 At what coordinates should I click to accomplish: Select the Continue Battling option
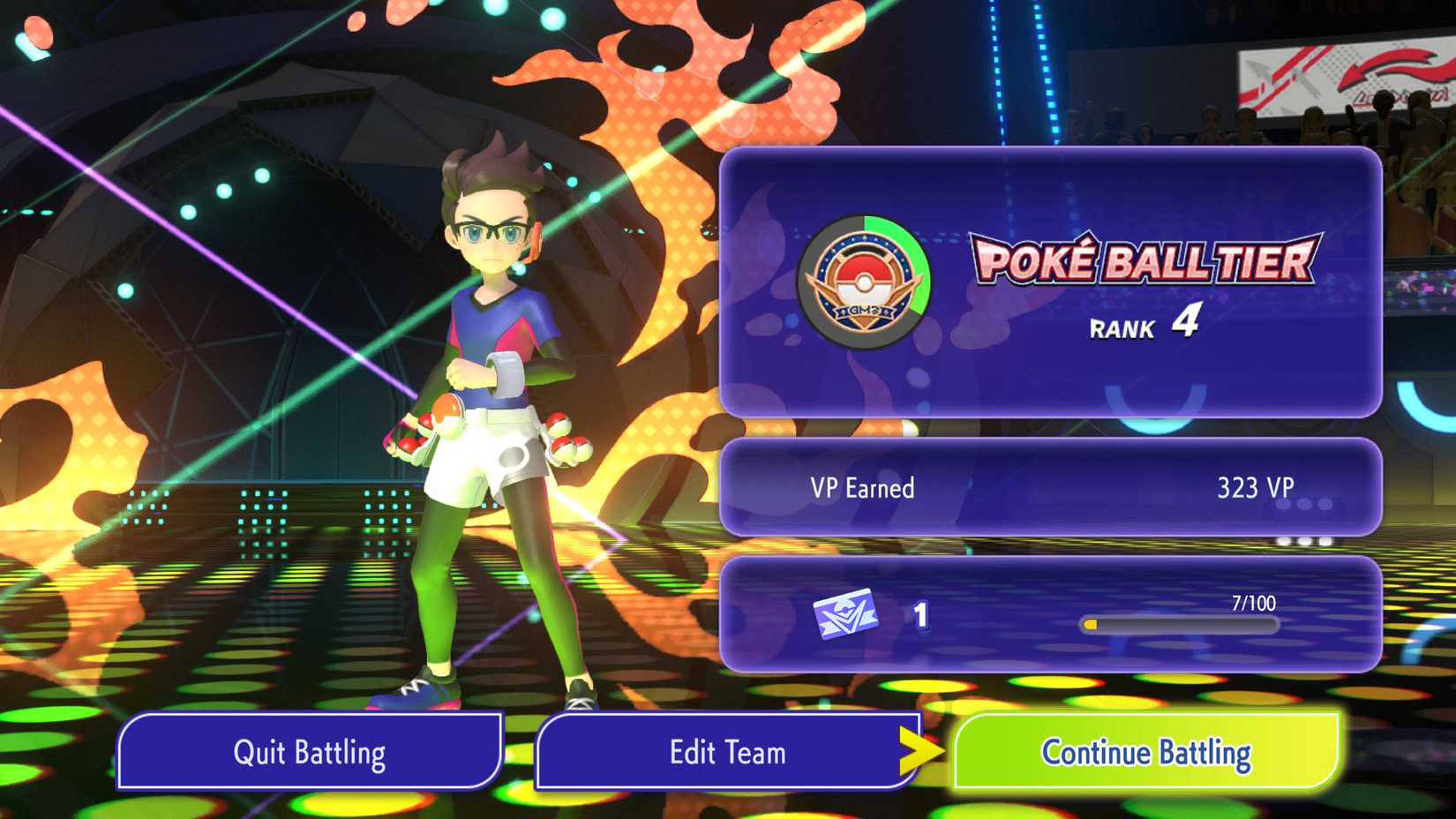pyautogui.click(x=1145, y=752)
